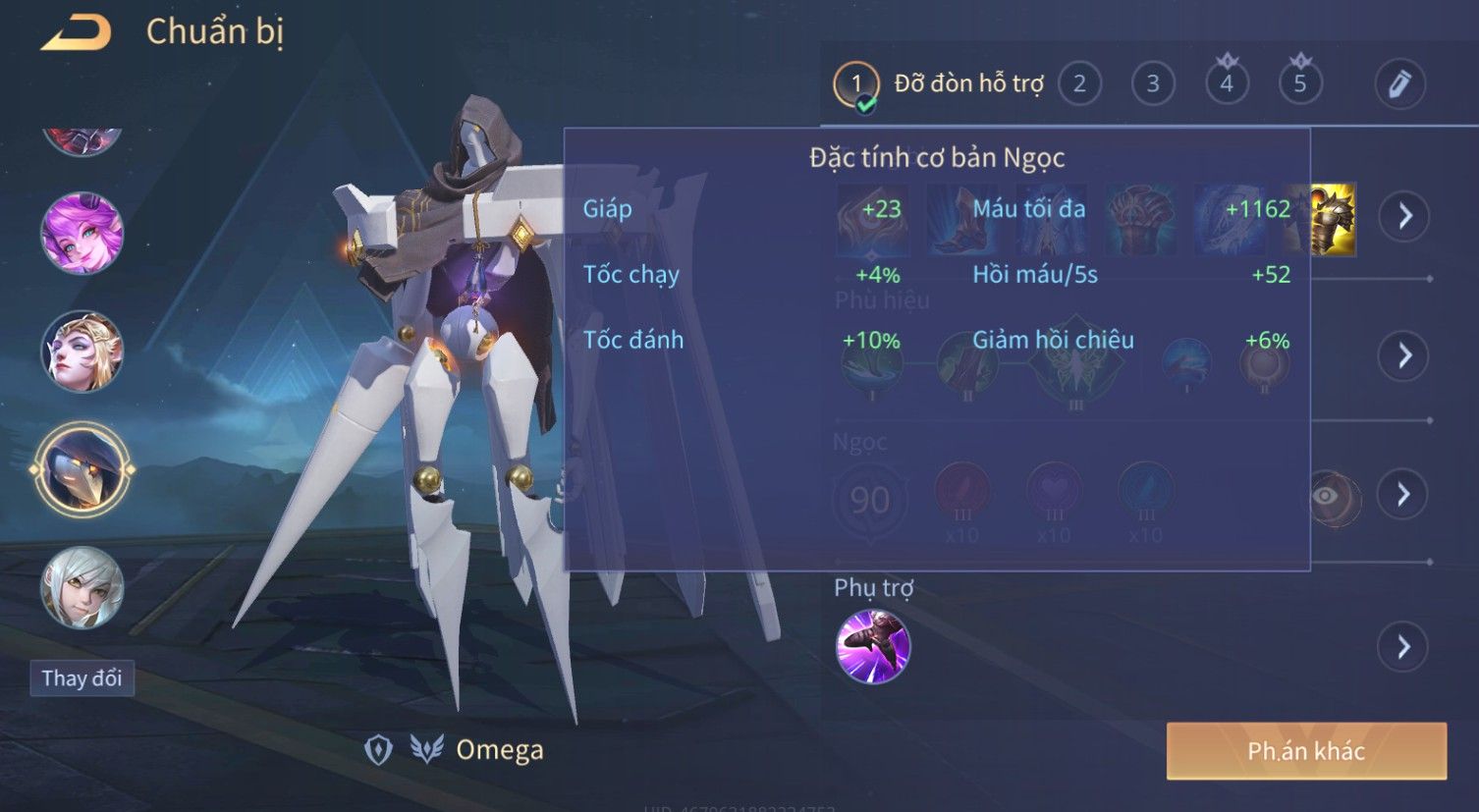The image size is (1479, 812).
Task: Toggle the rune stats eye icon
Action: [1327, 496]
